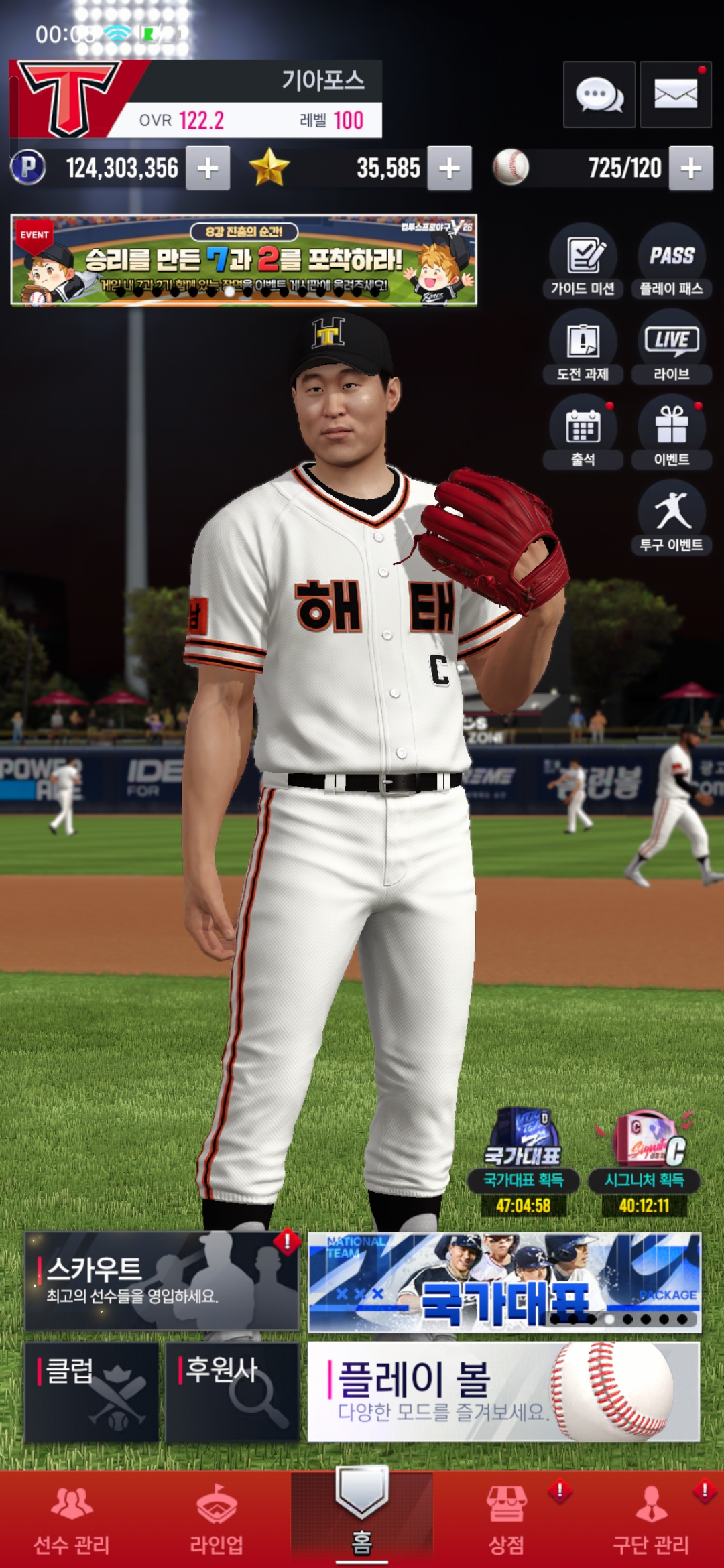
Task: Open the 라이브 LIVE menu
Action: pyautogui.click(x=671, y=346)
